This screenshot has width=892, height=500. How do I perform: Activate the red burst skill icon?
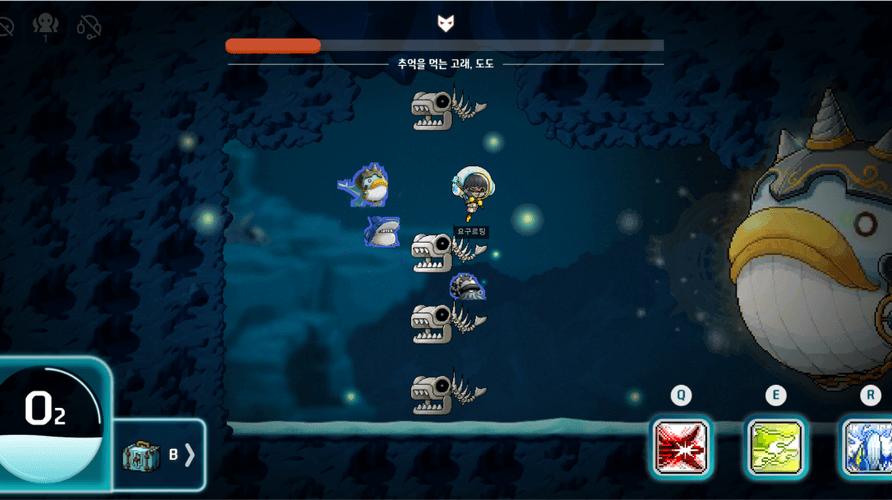681,447
